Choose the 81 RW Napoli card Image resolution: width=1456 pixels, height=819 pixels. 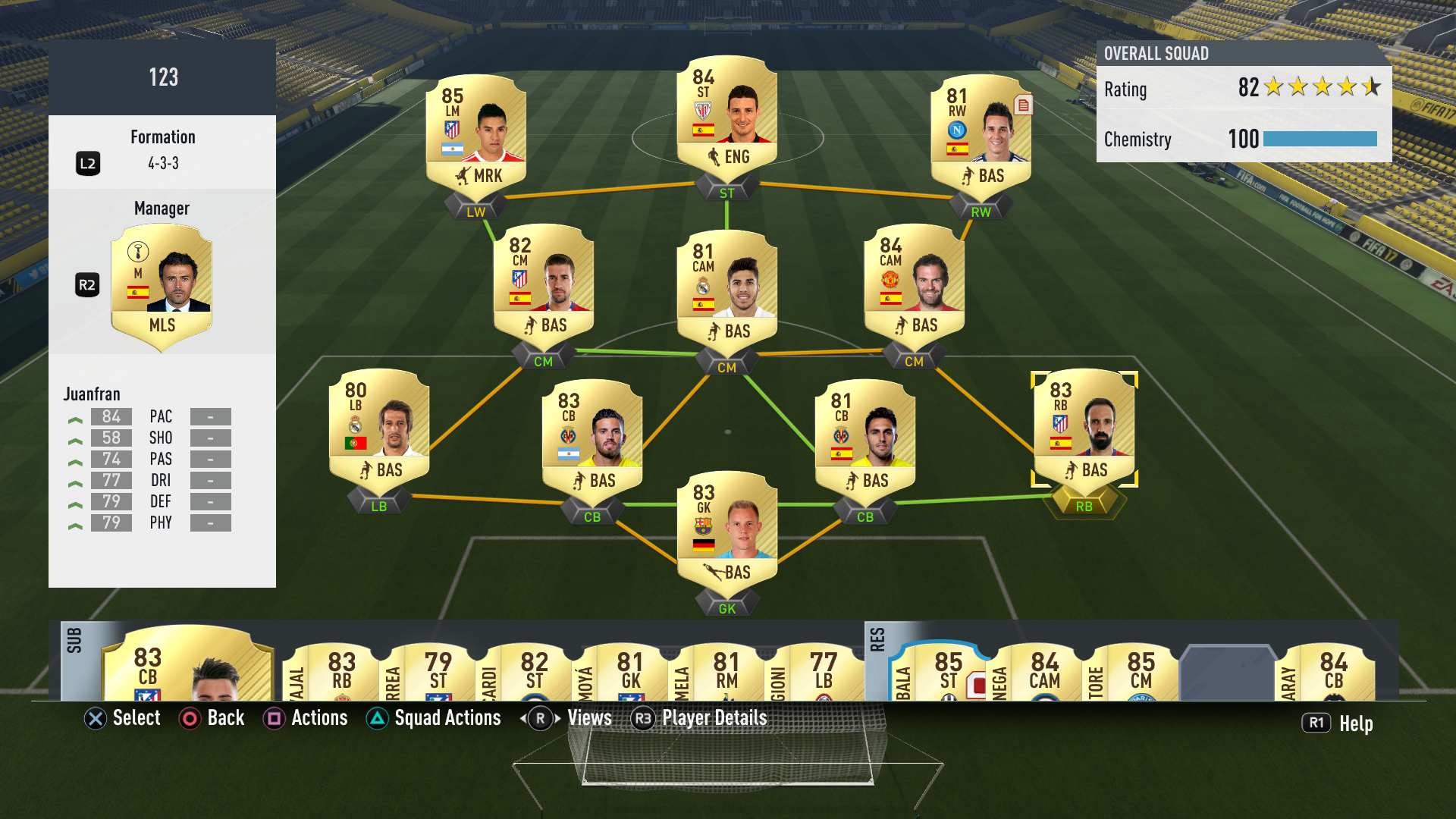point(981,133)
